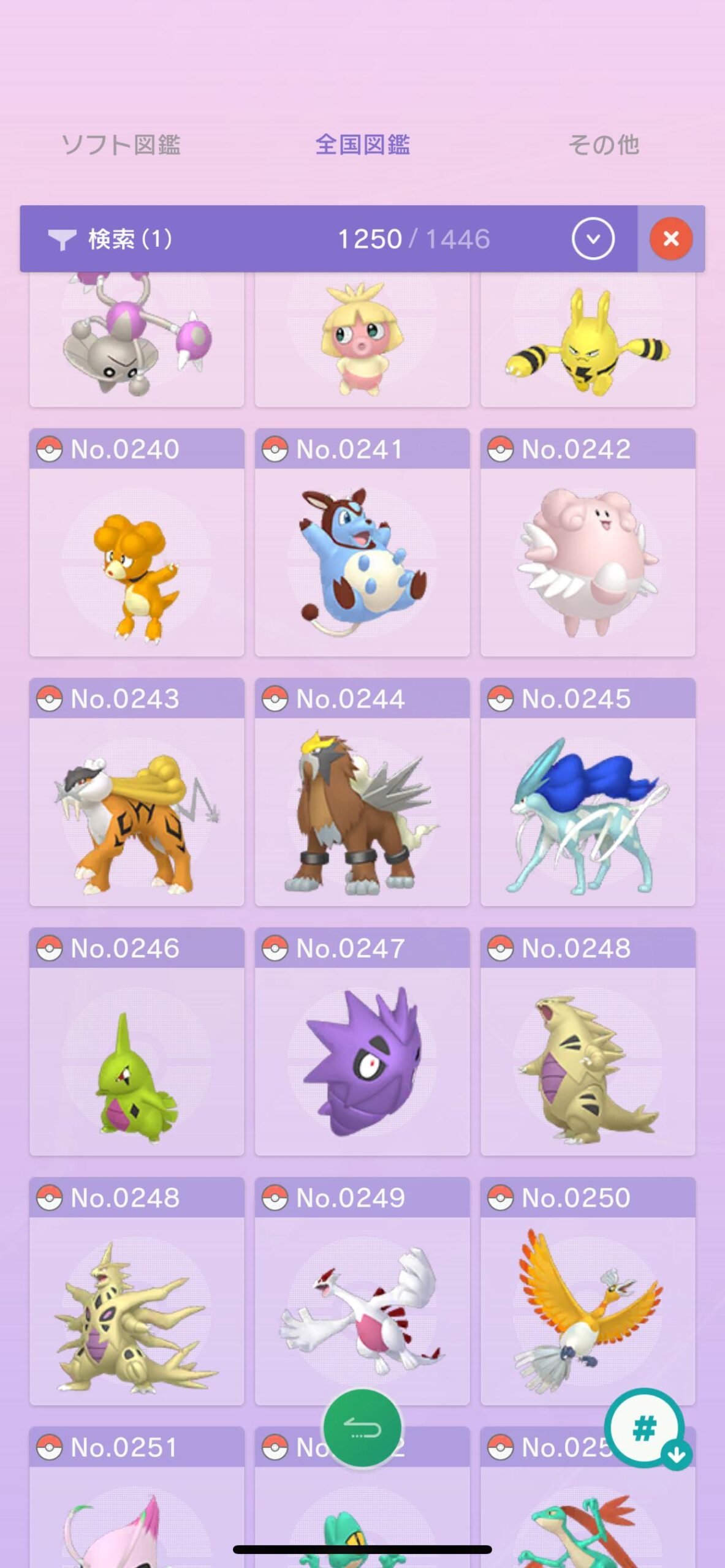The height and width of the screenshot is (1568, 725).
Task: Open the number jump button
Action: pyautogui.click(x=645, y=1428)
